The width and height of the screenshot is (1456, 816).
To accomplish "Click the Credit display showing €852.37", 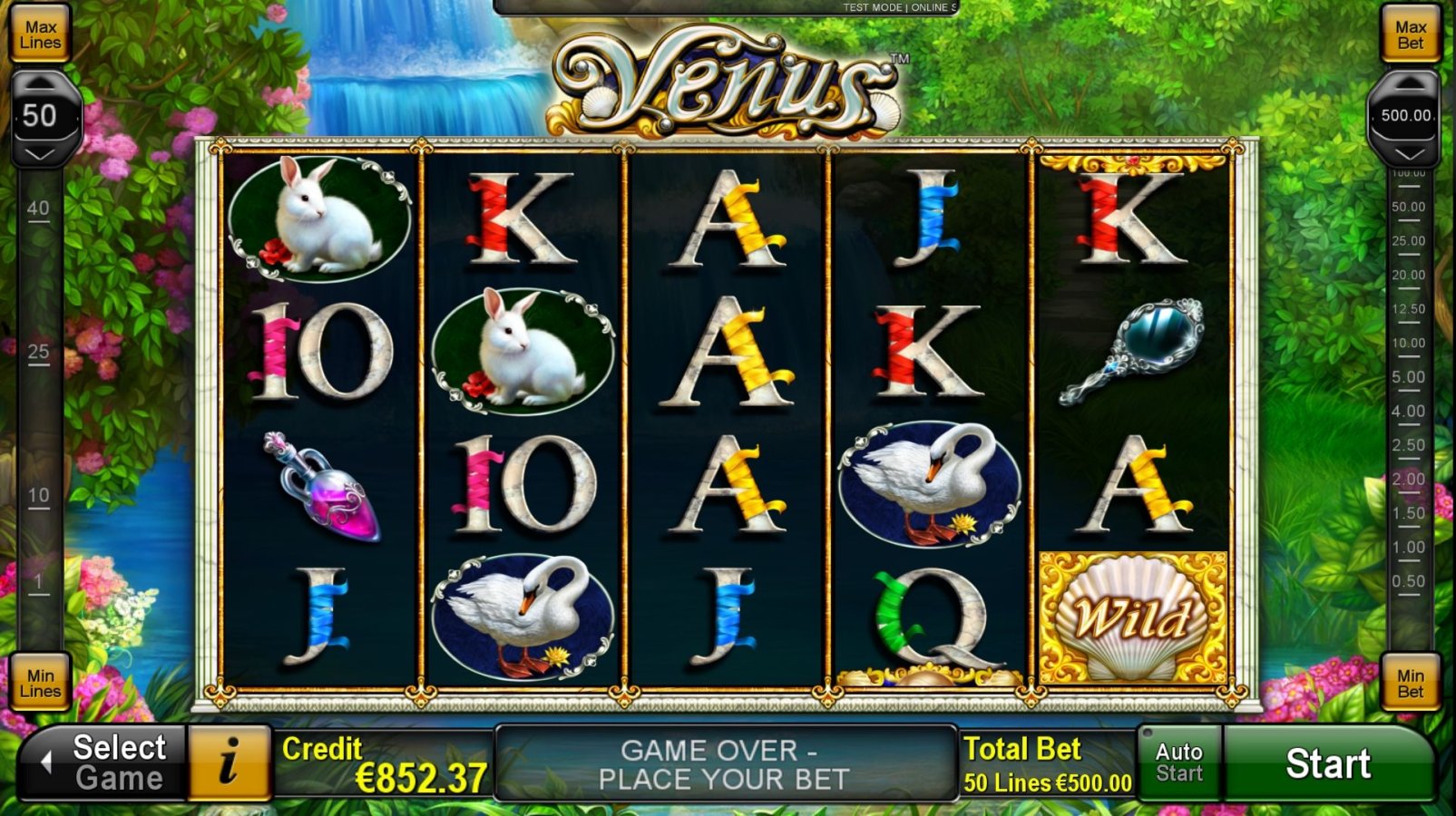I will click(381, 762).
